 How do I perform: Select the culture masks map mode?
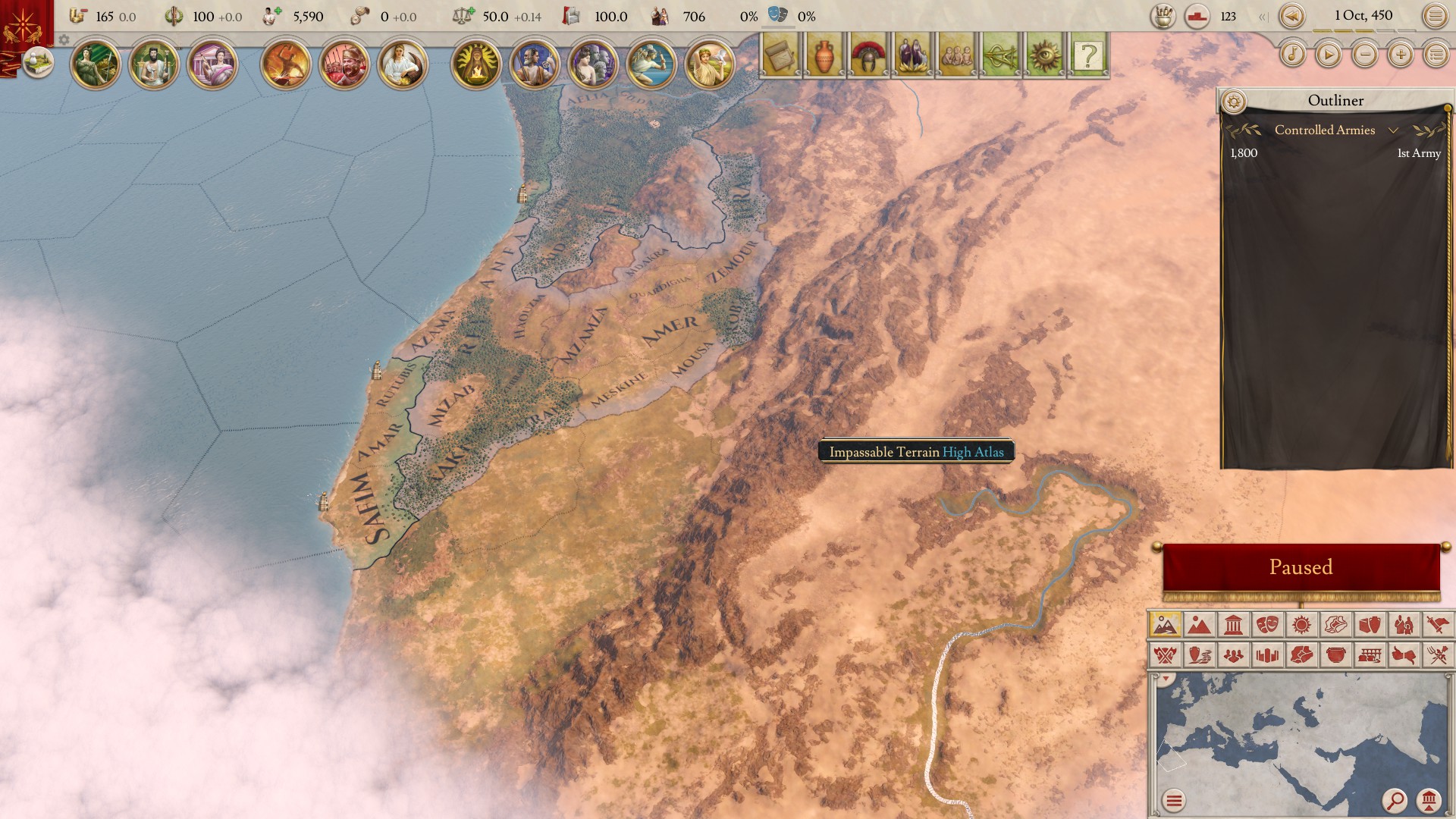coord(1267,624)
